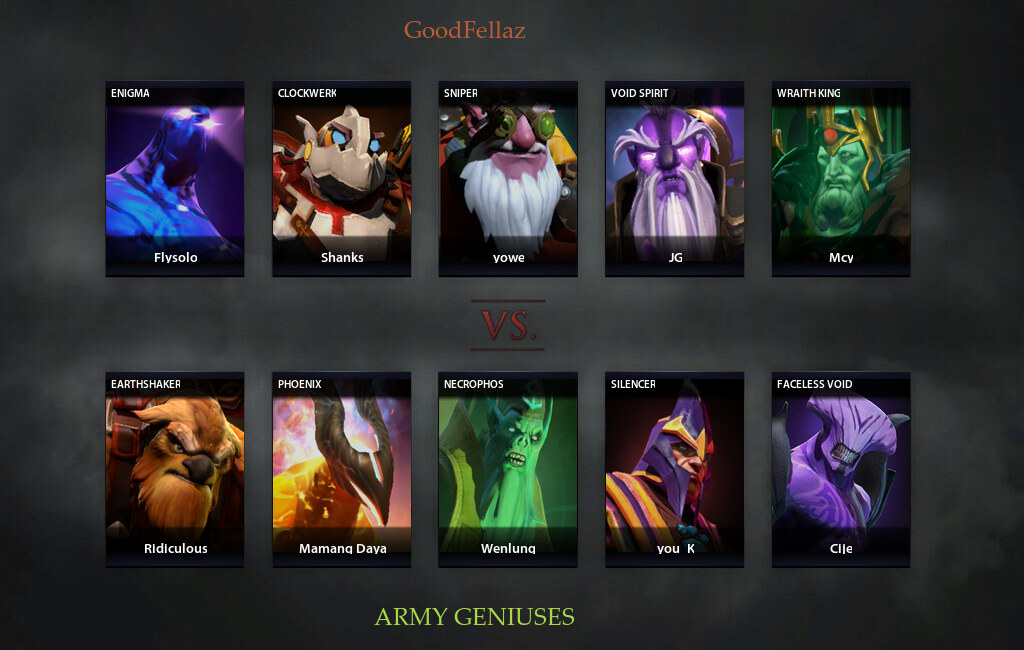Select the Enigma hero card
1024x650 pixels.
[175, 178]
